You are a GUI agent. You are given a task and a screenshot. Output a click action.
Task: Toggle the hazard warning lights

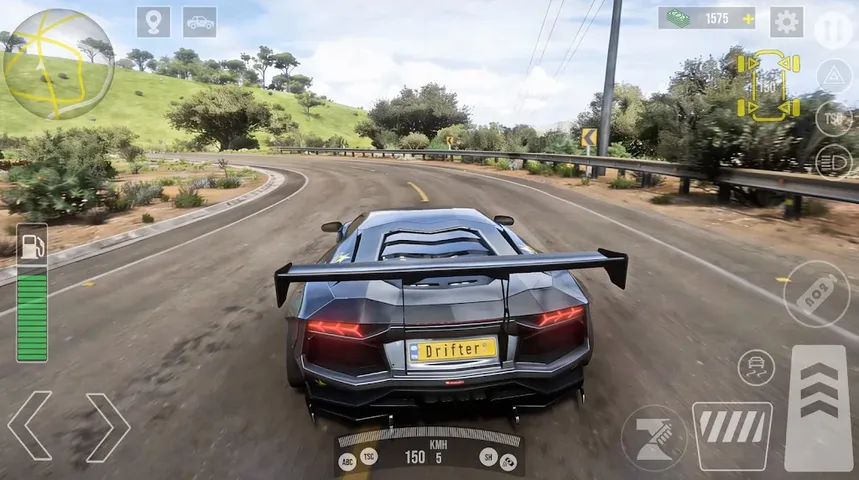click(x=833, y=76)
